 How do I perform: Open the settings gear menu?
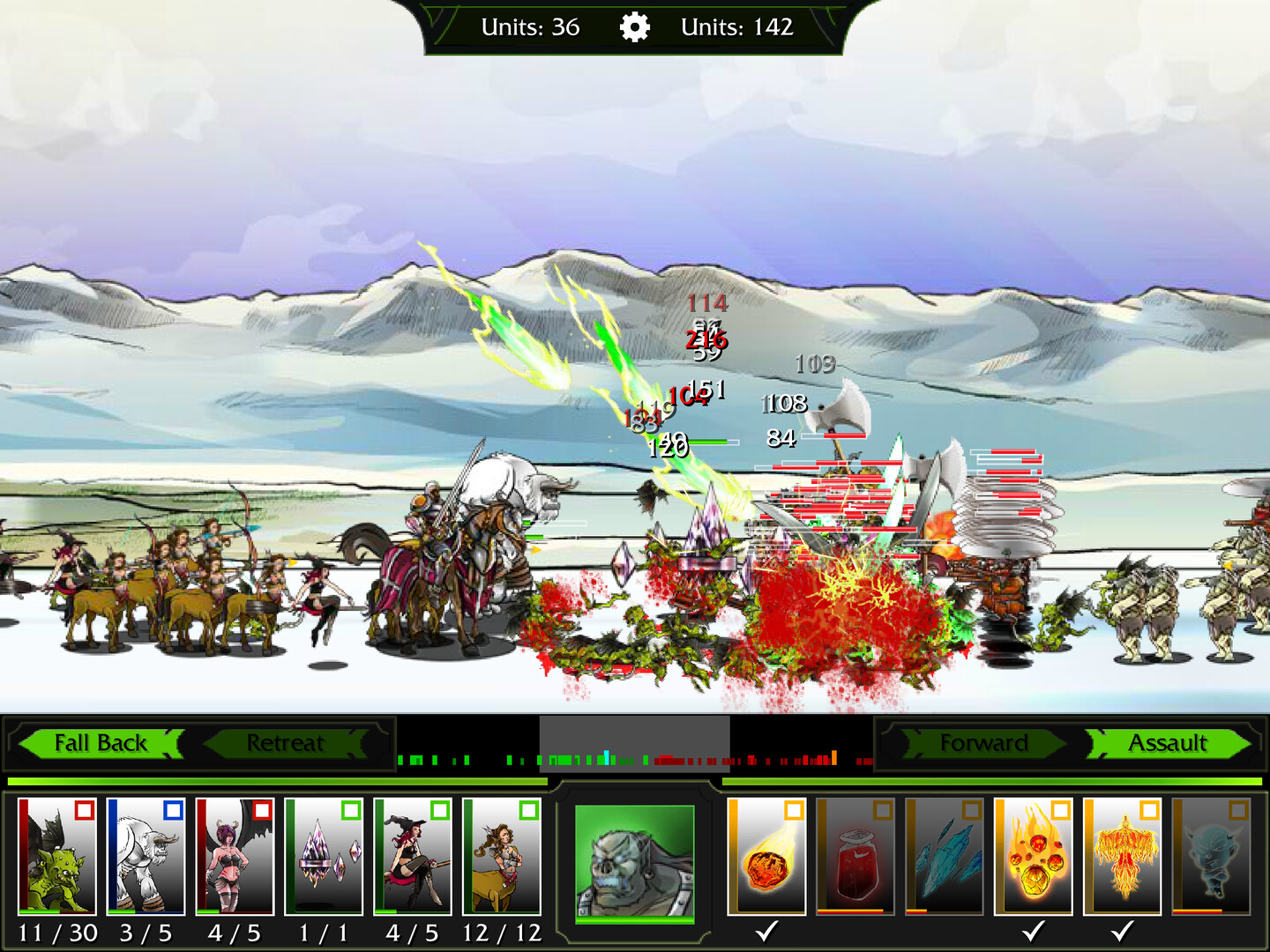pos(637,26)
